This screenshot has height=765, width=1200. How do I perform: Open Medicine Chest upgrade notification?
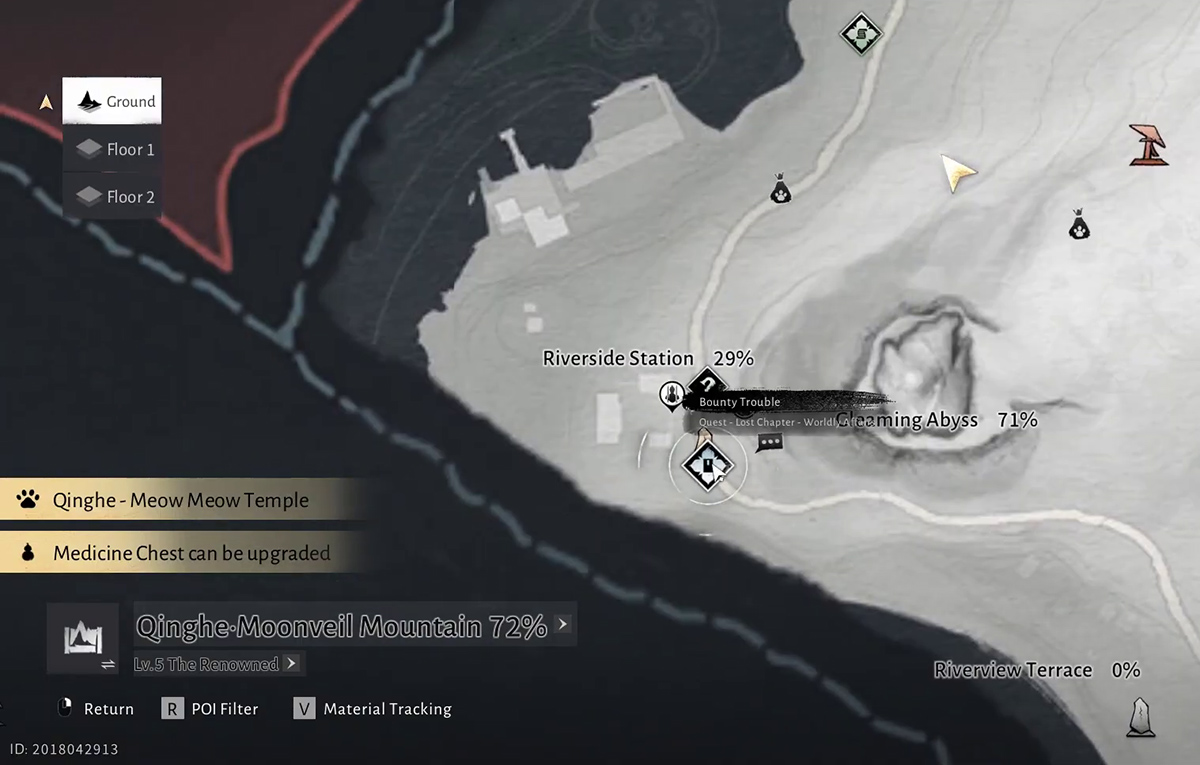pyautogui.click(x=180, y=553)
